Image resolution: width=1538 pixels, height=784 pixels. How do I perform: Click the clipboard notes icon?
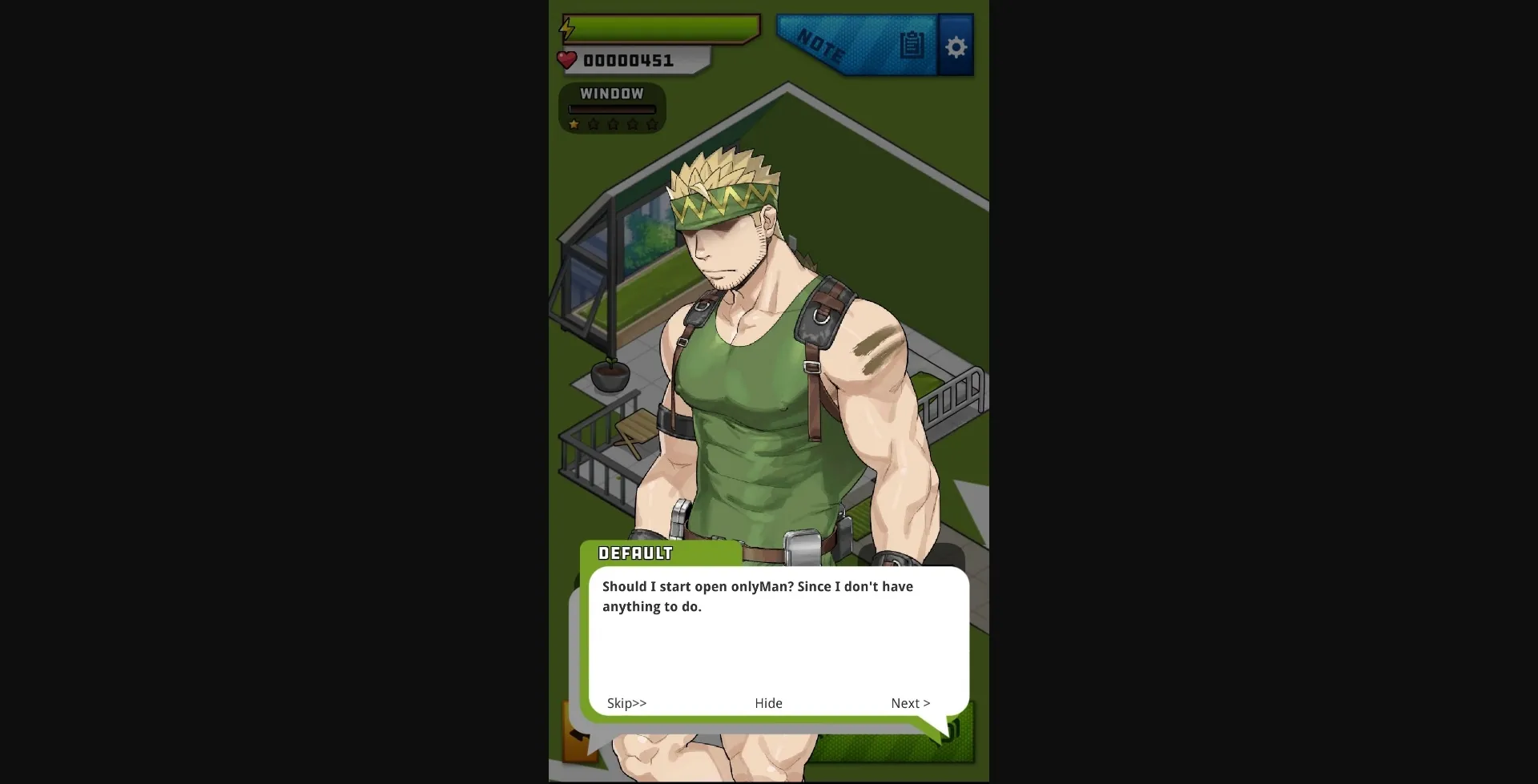coord(912,46)
